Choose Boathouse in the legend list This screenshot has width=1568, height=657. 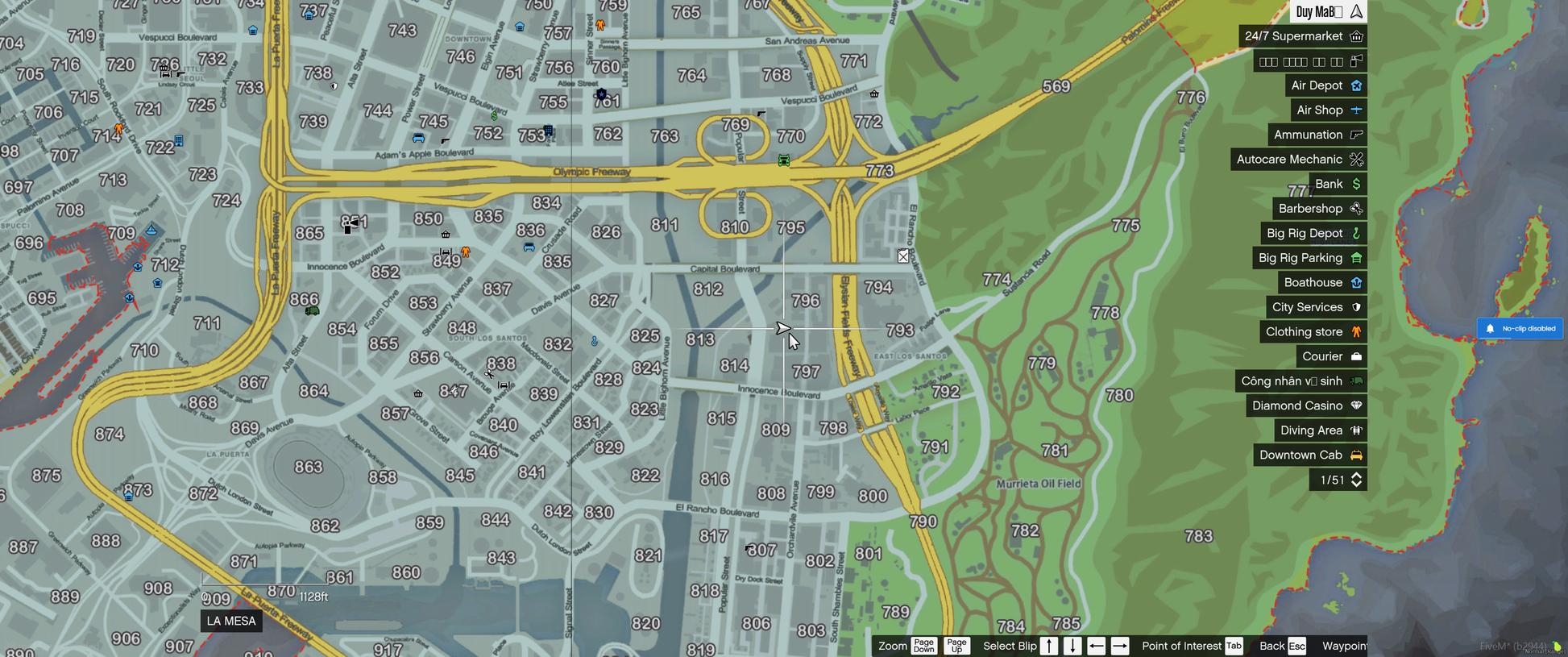[1321, 282]
